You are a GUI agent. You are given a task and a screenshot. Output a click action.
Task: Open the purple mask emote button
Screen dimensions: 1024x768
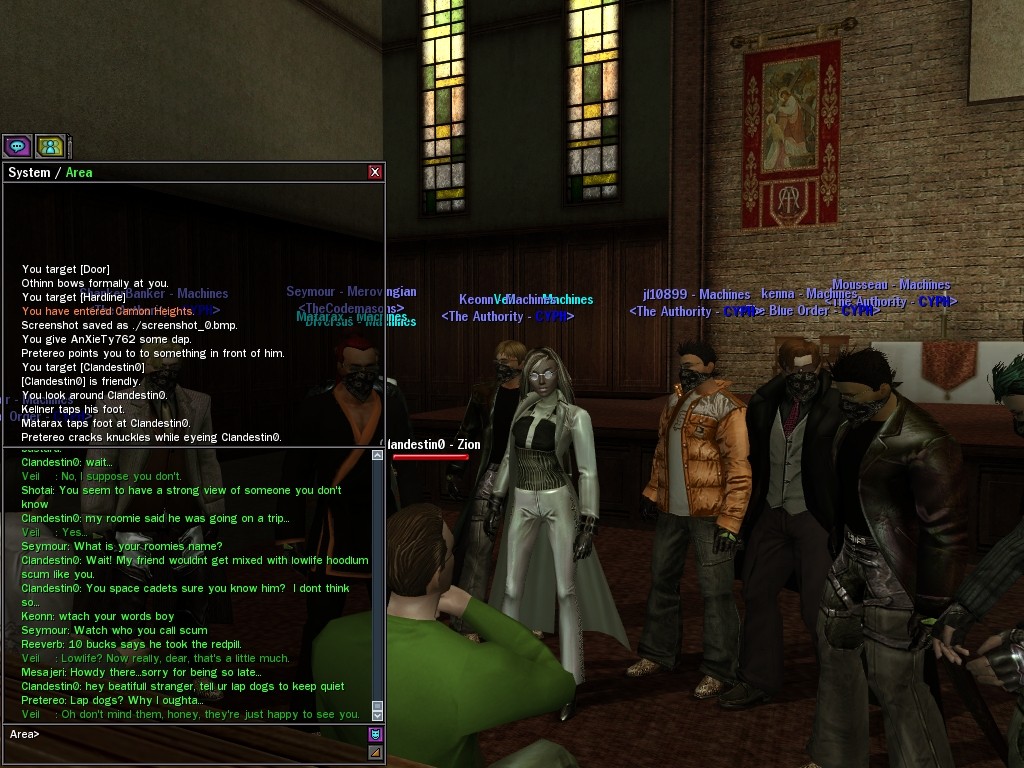376,735
